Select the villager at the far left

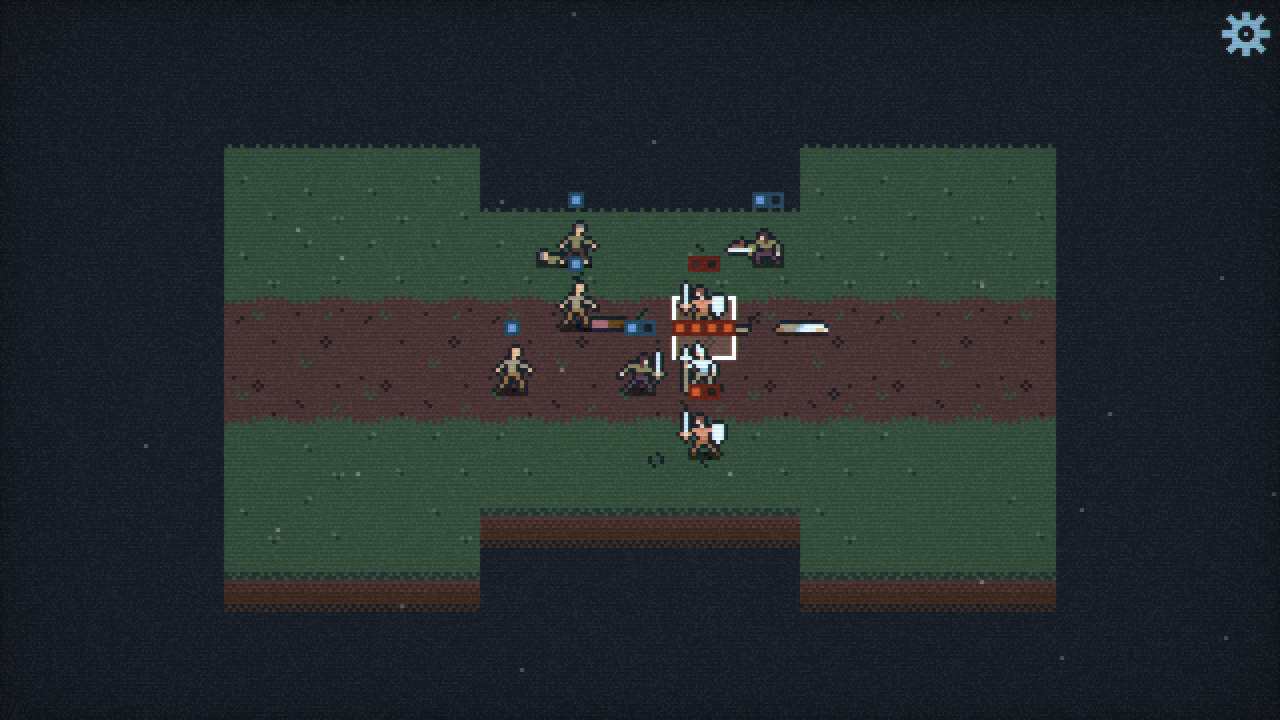coord(513,367)
